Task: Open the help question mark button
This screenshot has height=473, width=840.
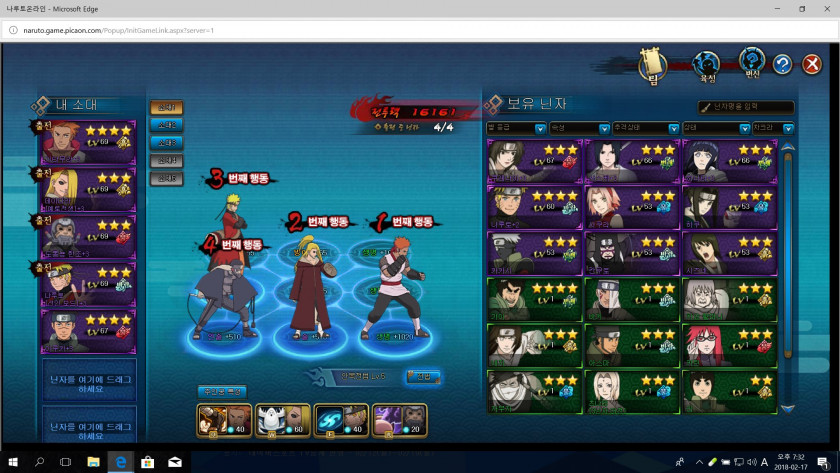Action: pos(782,64)
